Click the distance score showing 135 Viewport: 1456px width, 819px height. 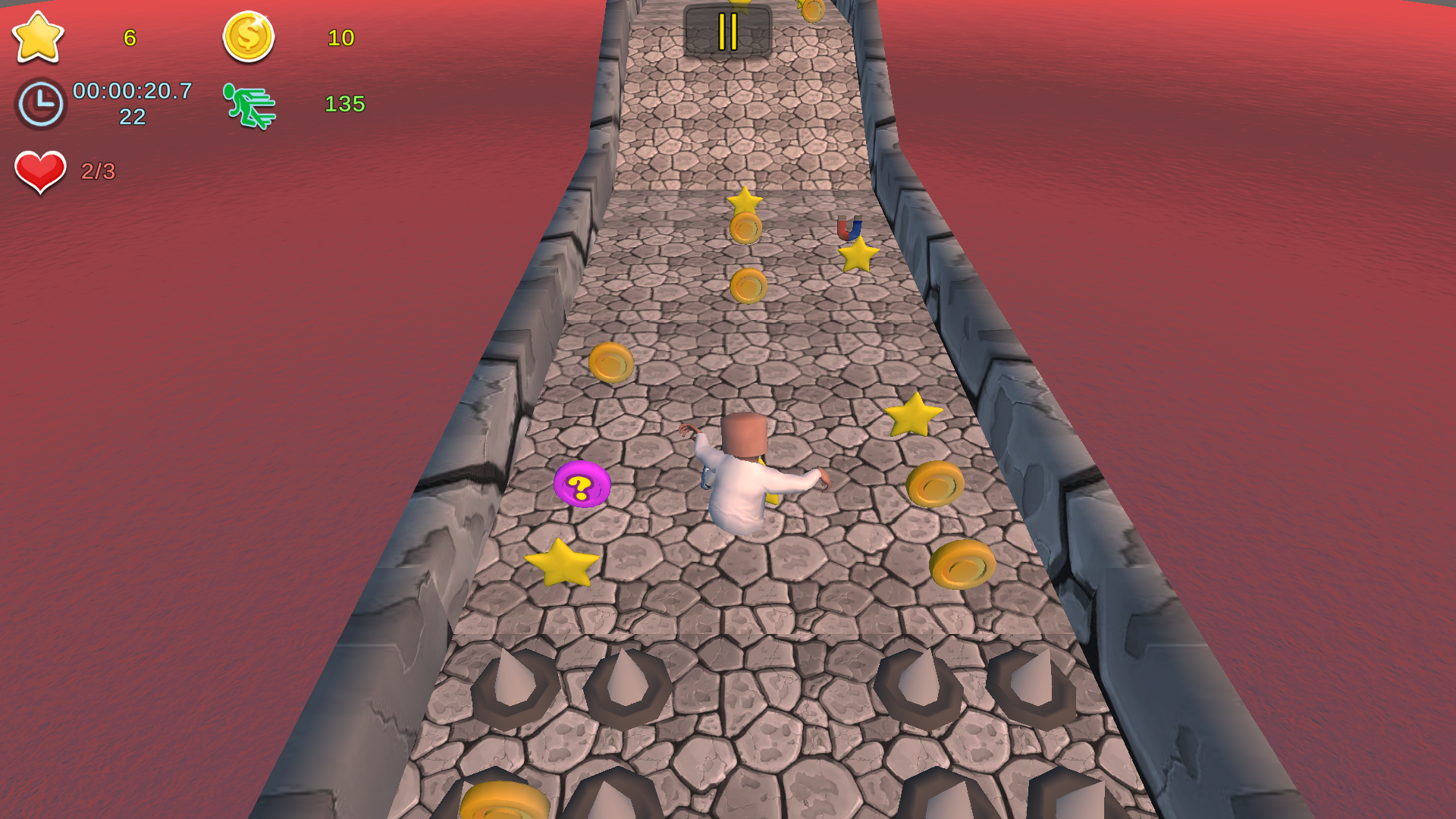346,103
